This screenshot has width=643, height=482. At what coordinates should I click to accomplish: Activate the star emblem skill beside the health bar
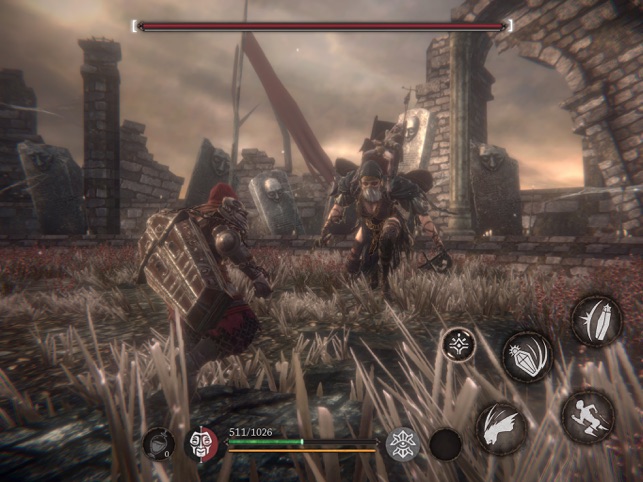pyautogui.click(x=402, y=443)
